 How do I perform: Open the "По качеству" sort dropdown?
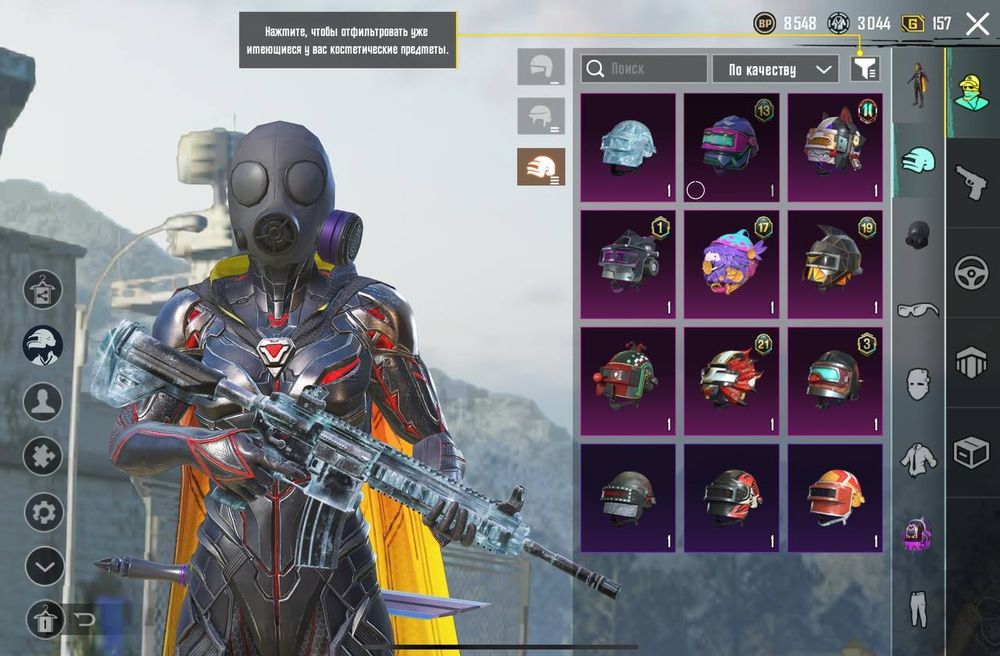click(x=775, y=69)
